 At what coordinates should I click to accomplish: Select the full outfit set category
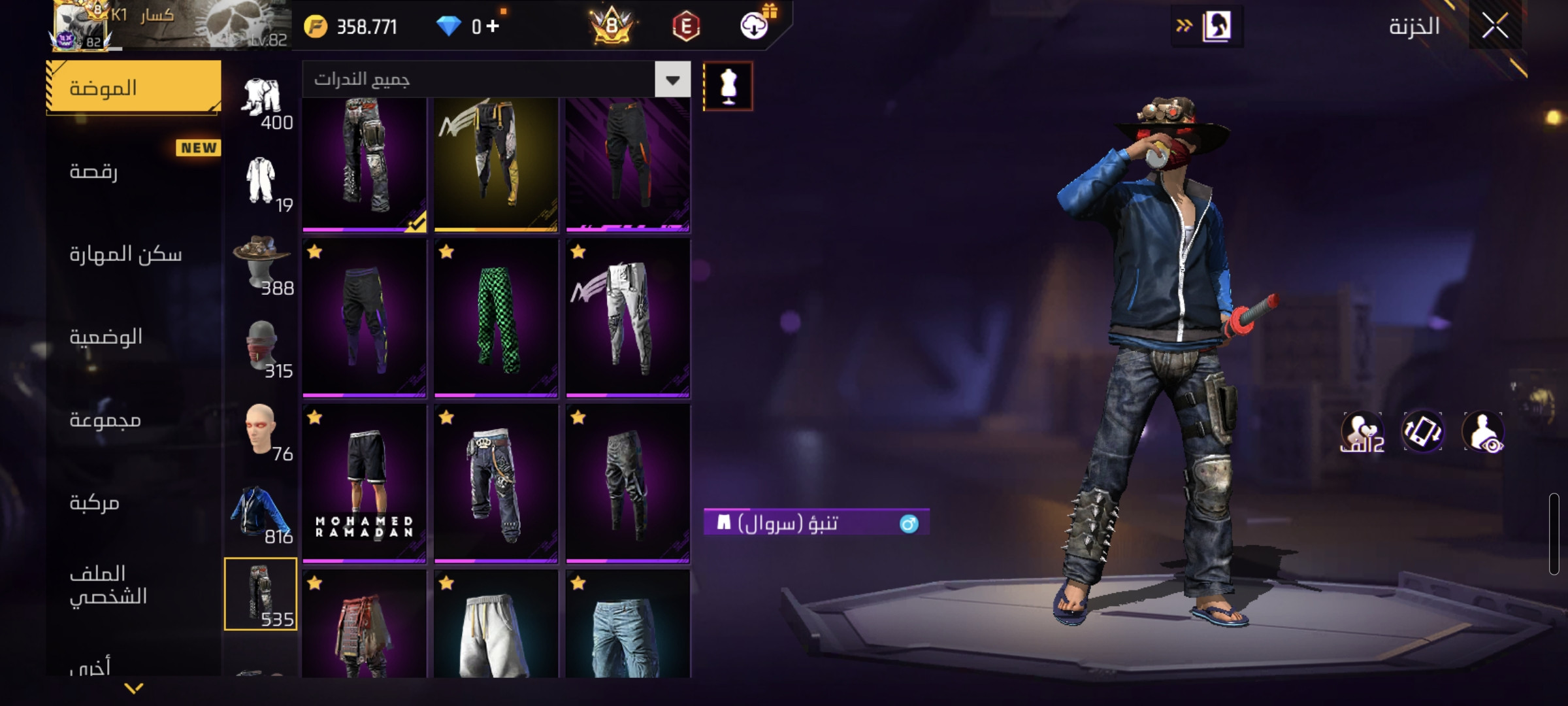click(261, 98)
